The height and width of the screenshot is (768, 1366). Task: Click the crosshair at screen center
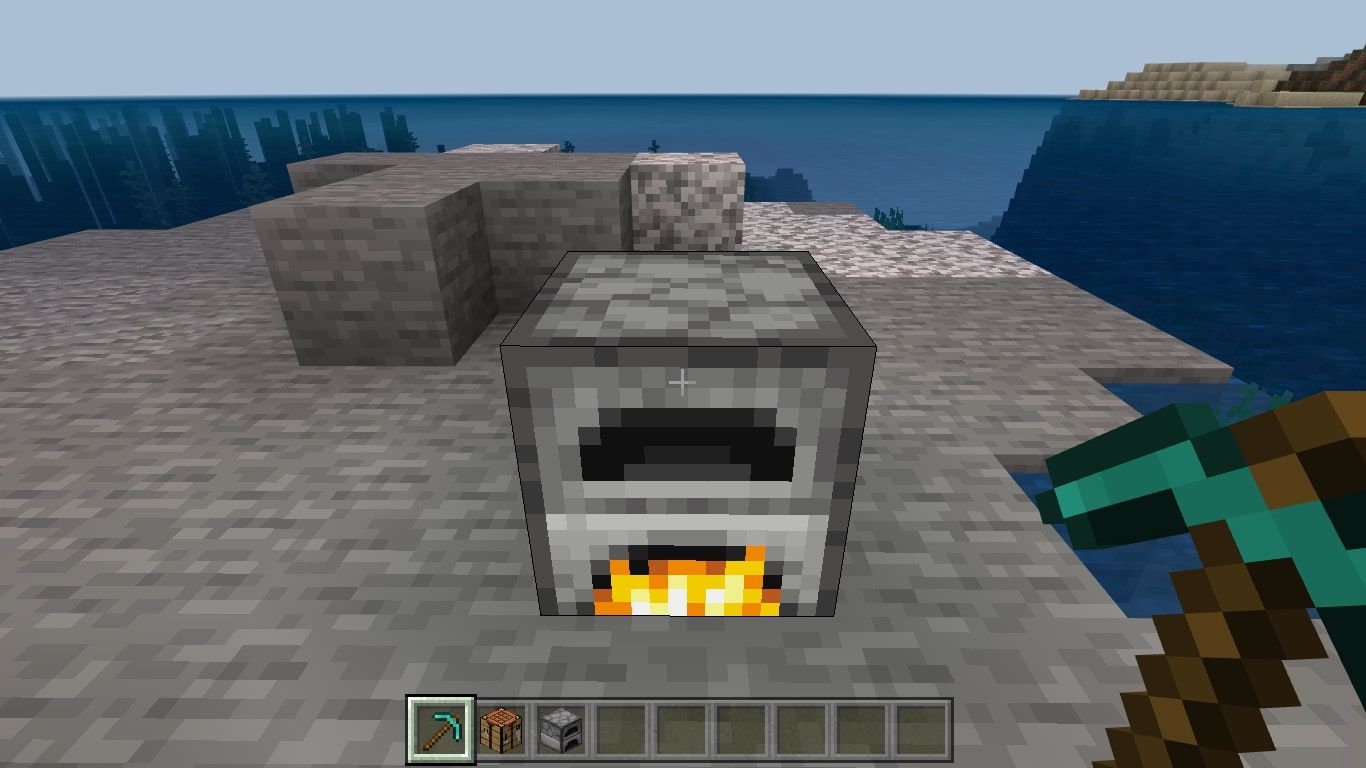point(683,380)
